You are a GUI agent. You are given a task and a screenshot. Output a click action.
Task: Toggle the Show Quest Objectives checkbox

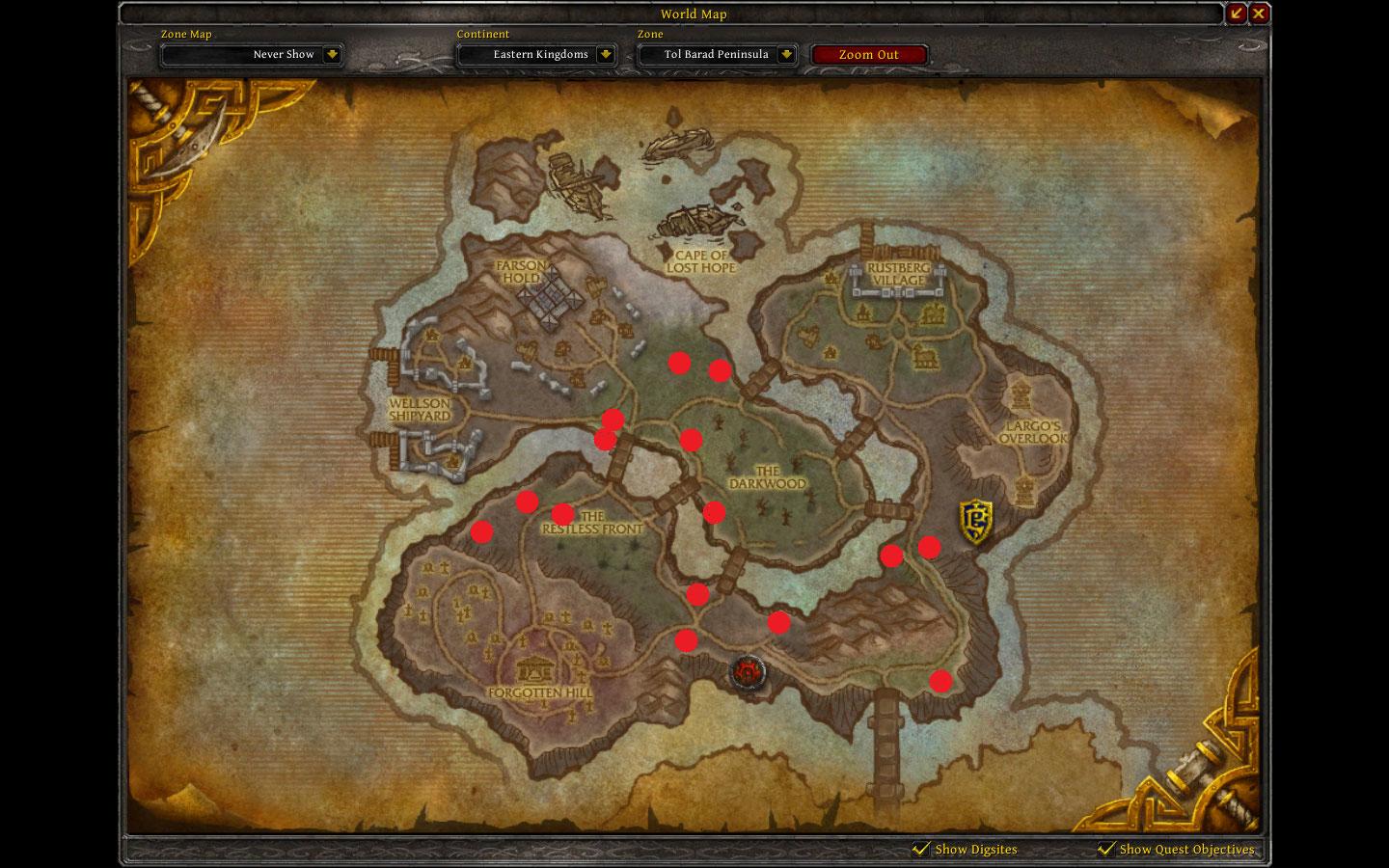1105,850
